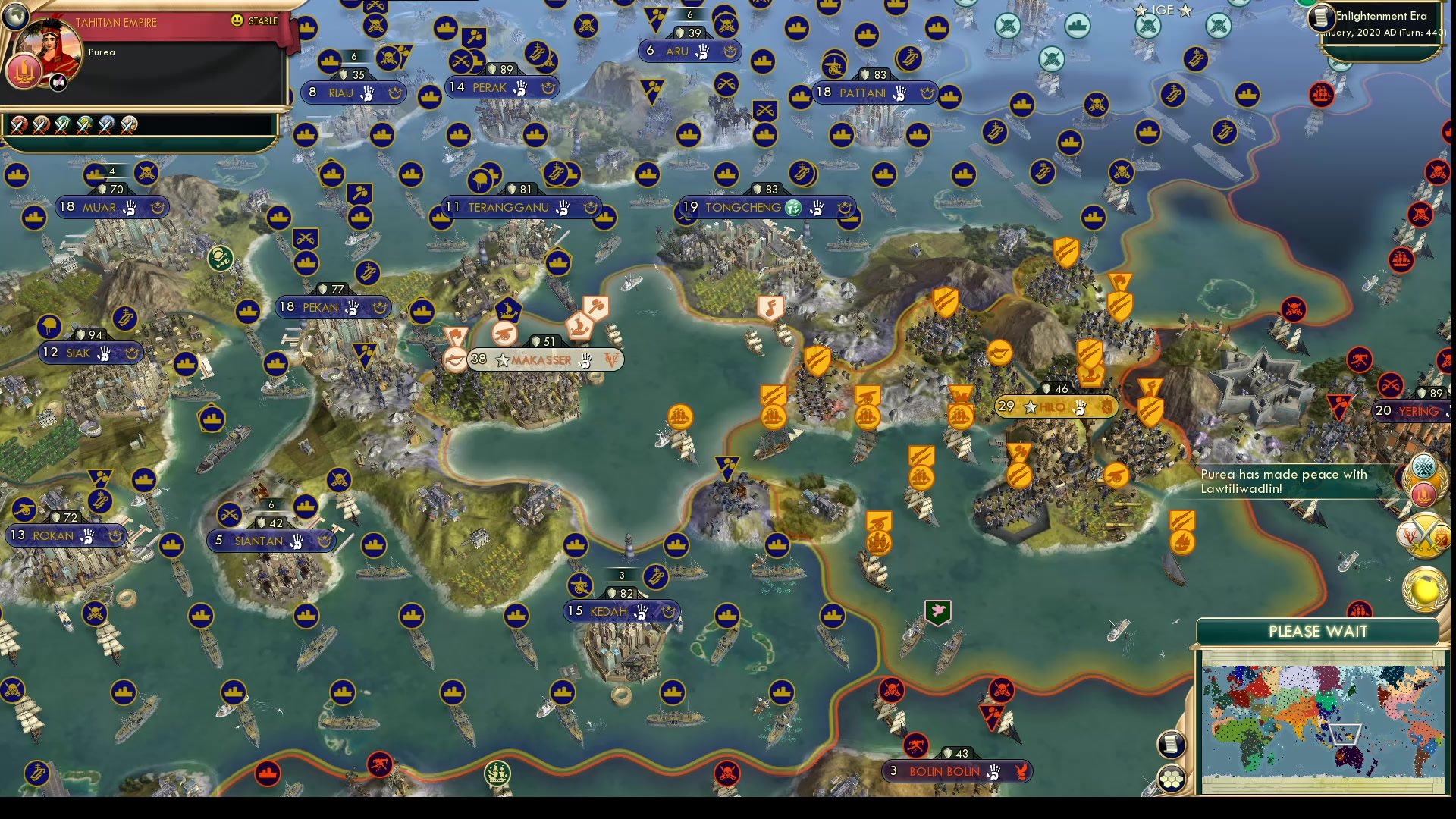This screenshot has height=819, width=1456.
Task: Click the STABLE happiness smiley face
Action: point(238,21)
